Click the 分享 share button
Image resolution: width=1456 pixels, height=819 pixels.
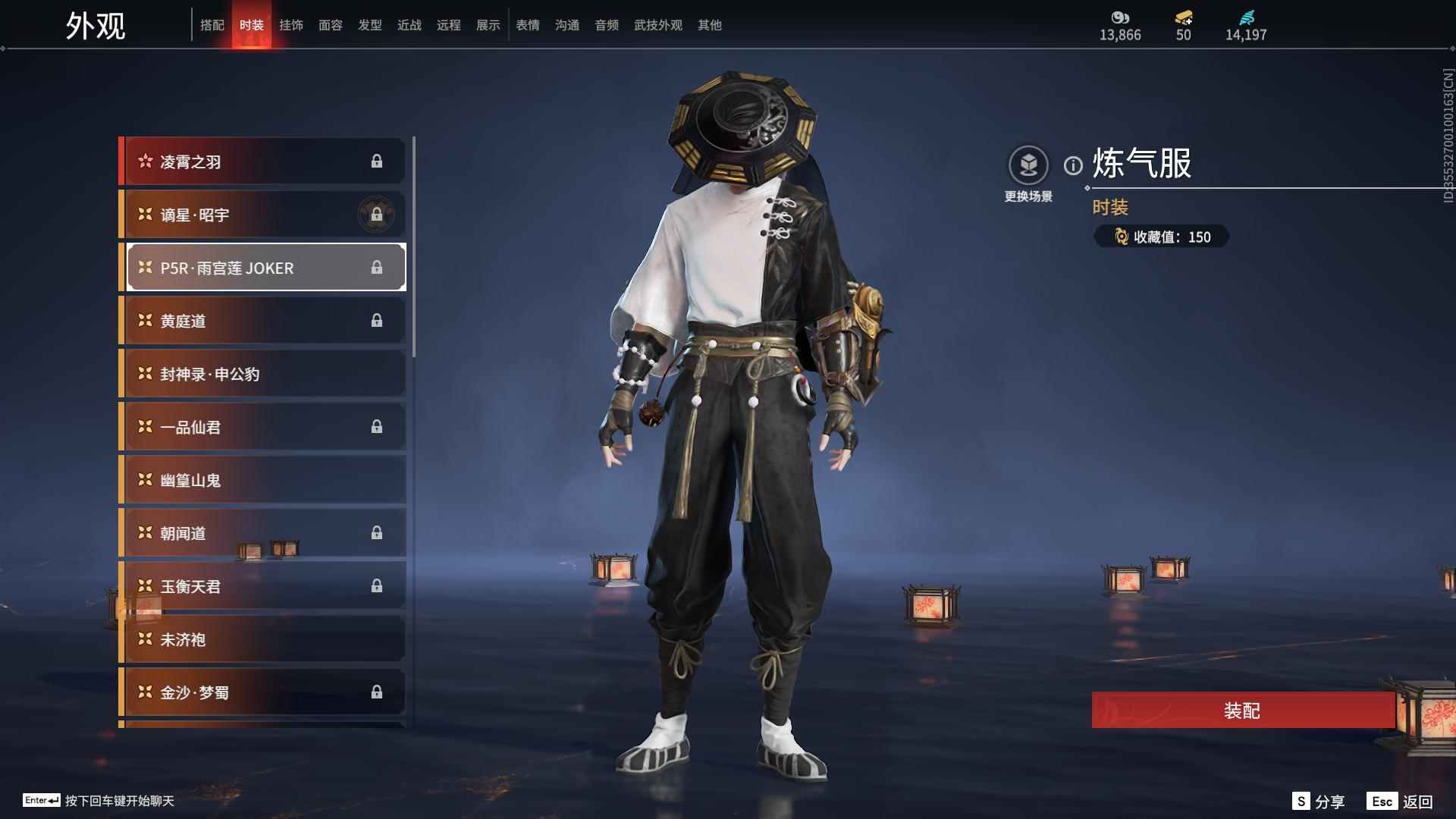(x=1319, y=802)
